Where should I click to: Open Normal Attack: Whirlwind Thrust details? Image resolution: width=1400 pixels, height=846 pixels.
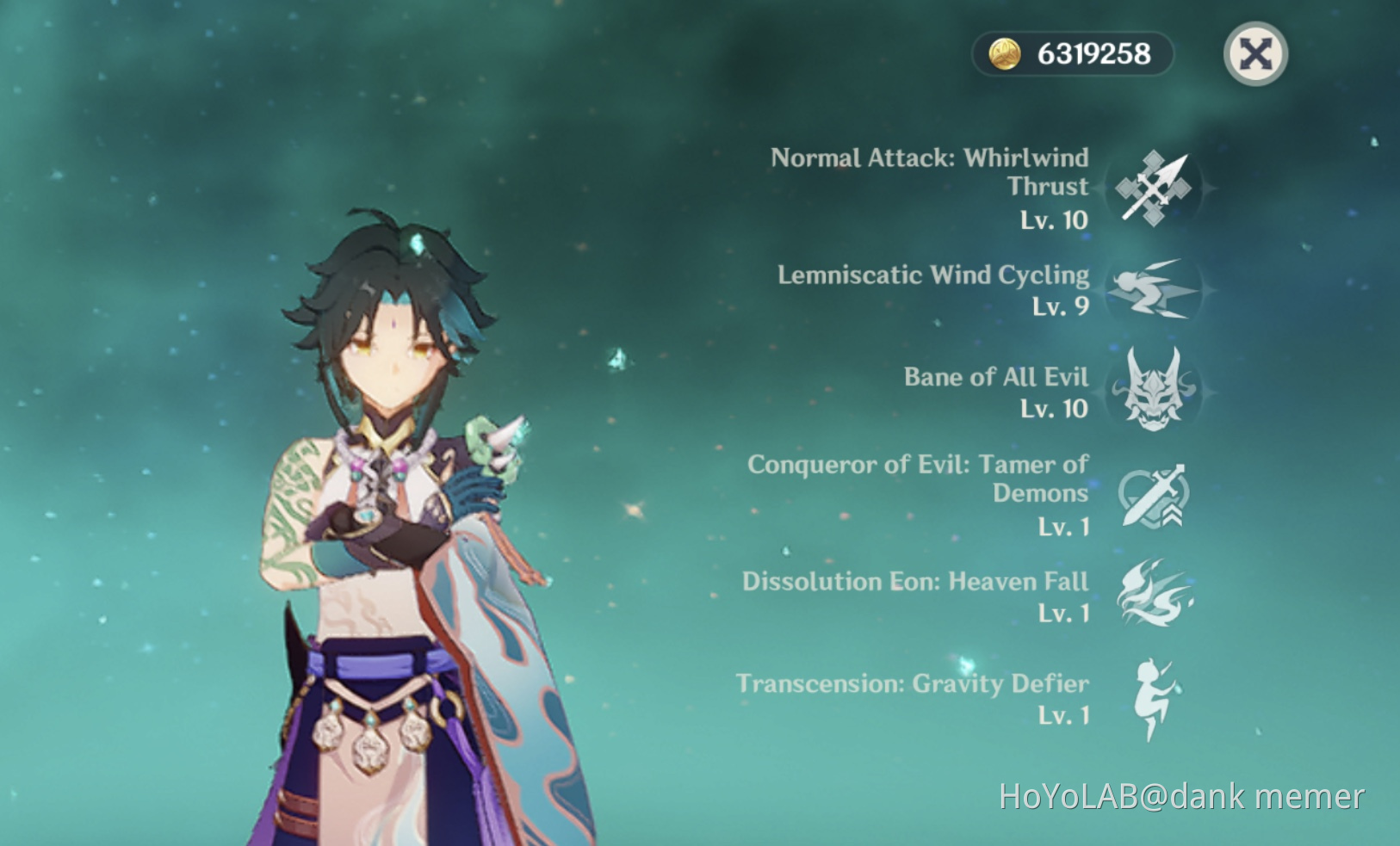tap(930, 171)
